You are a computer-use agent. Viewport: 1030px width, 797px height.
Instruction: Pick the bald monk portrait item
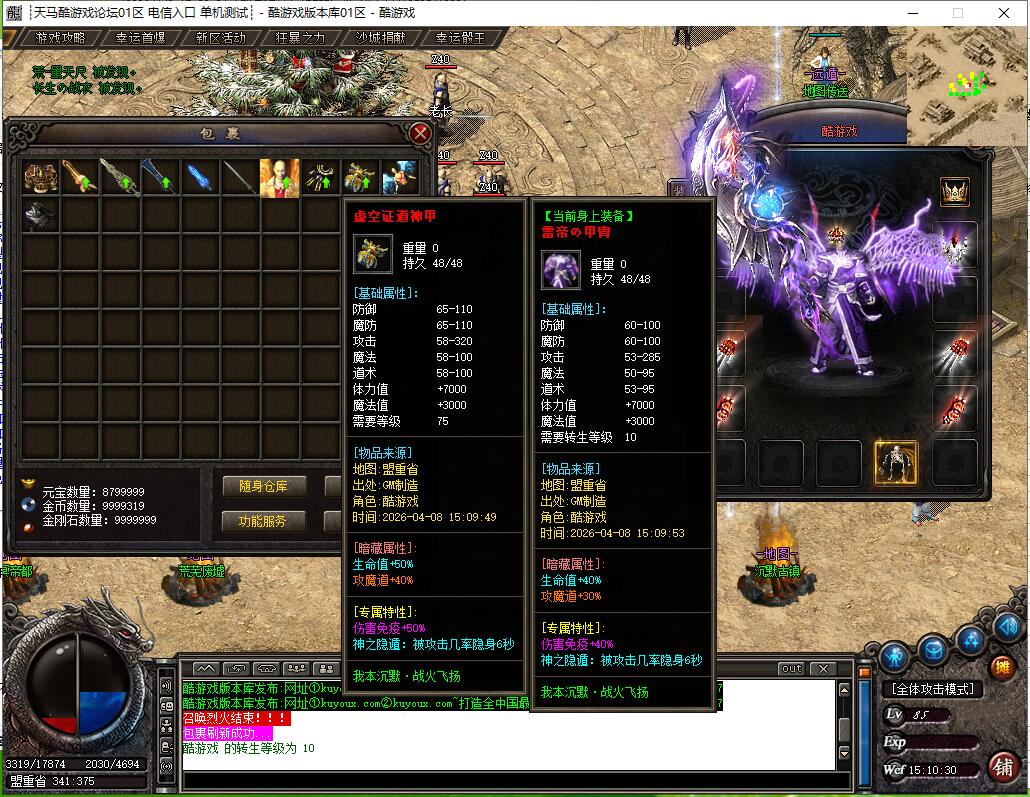point(280,177)
